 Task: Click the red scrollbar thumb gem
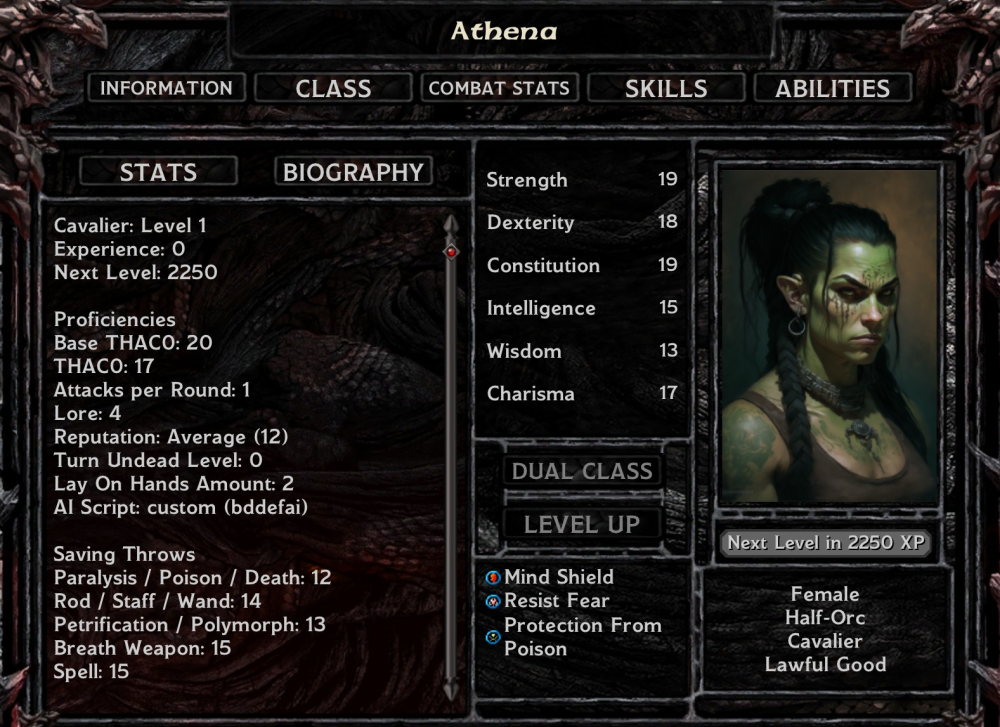pos(451,252)
